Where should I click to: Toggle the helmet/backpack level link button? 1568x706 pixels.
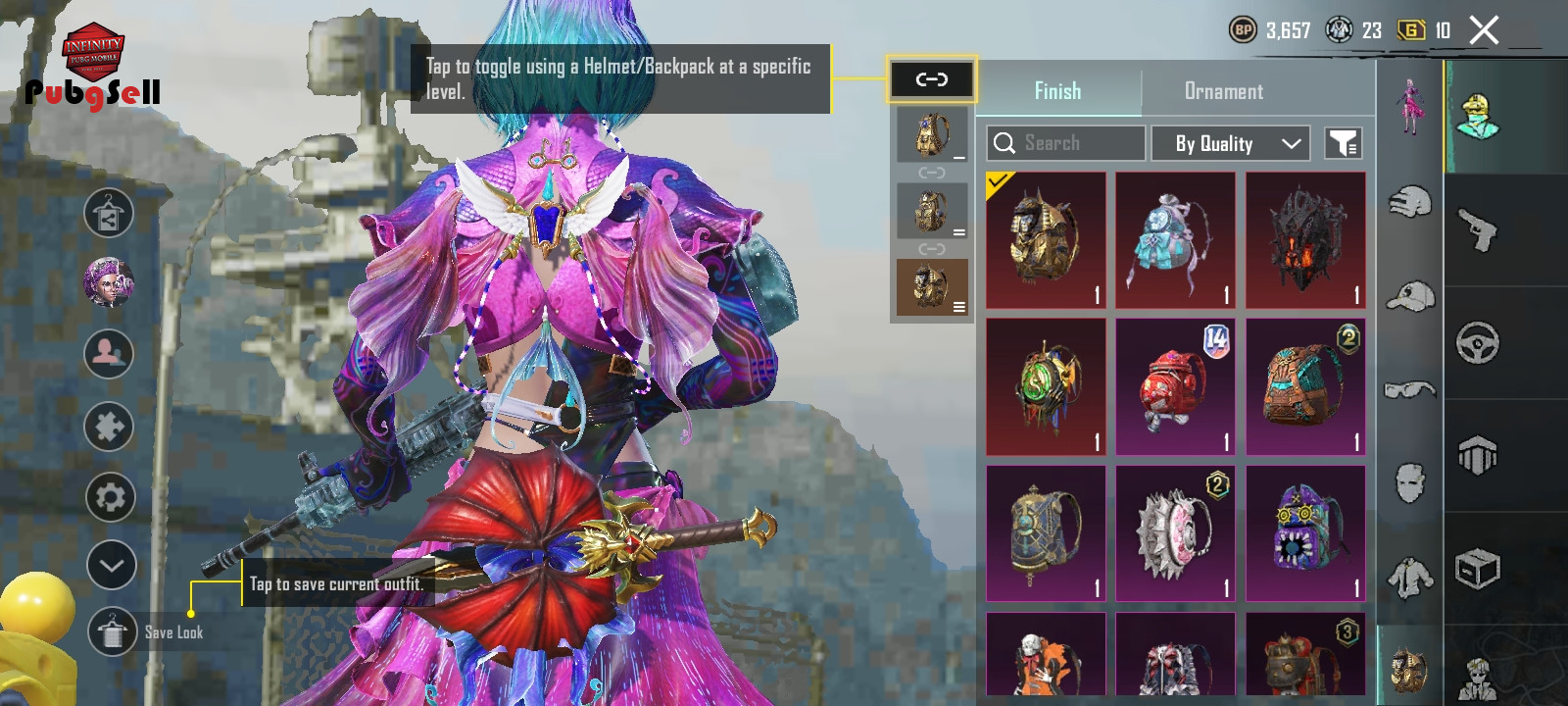point(931,79)
